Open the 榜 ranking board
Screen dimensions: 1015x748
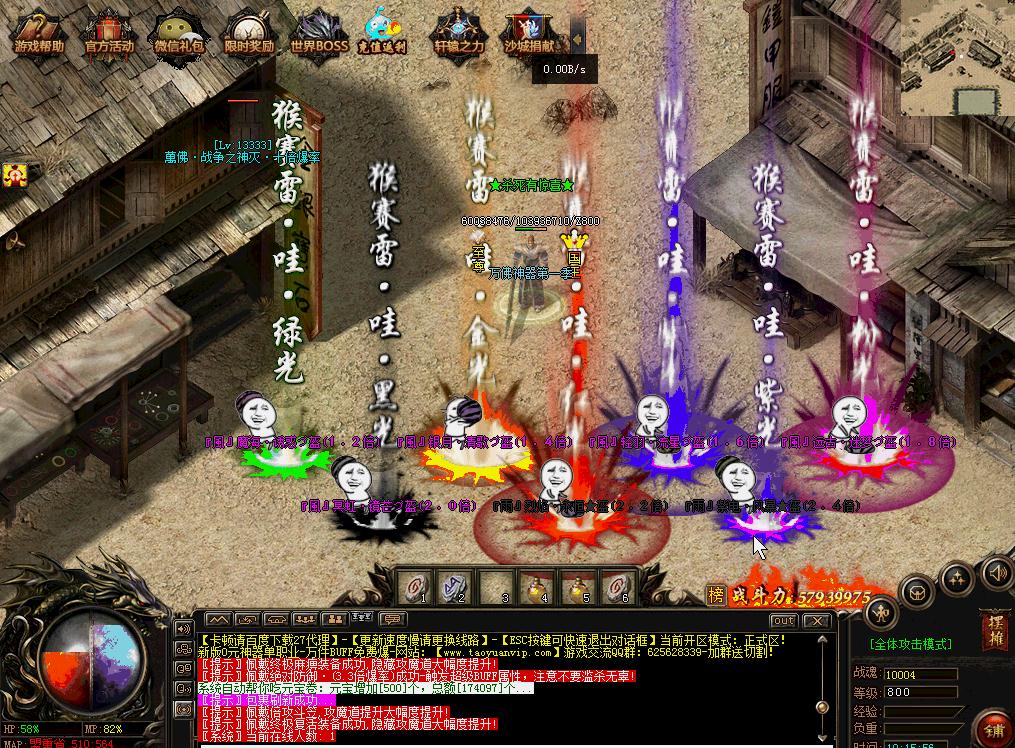pos(715,595)
